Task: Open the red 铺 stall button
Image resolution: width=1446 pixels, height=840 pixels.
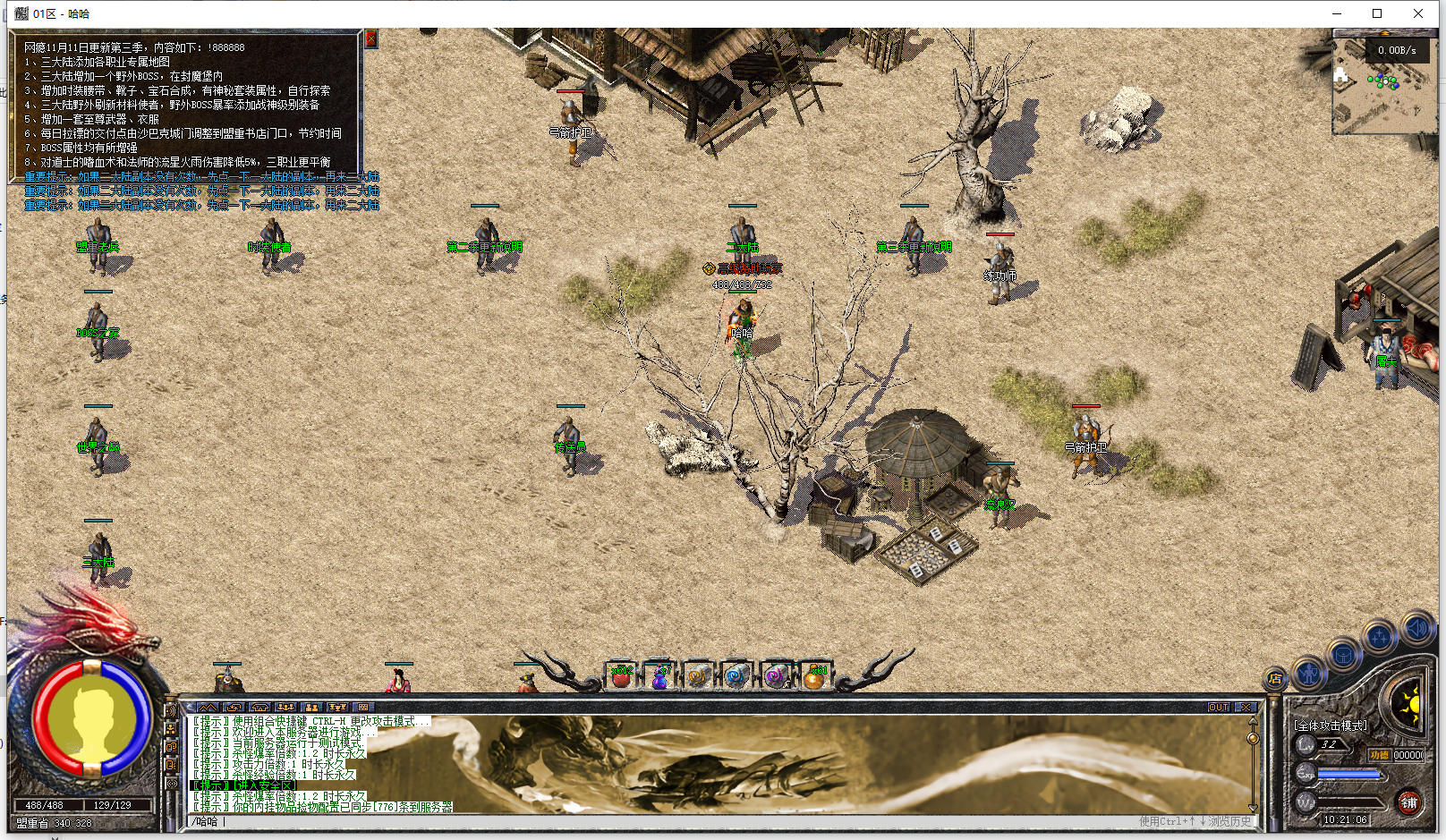Action: click(x=1408, y=802)
